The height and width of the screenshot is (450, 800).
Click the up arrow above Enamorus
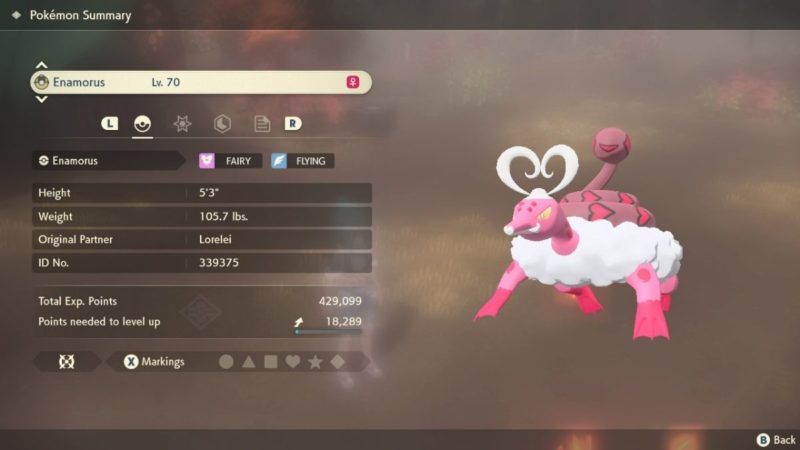42,64
